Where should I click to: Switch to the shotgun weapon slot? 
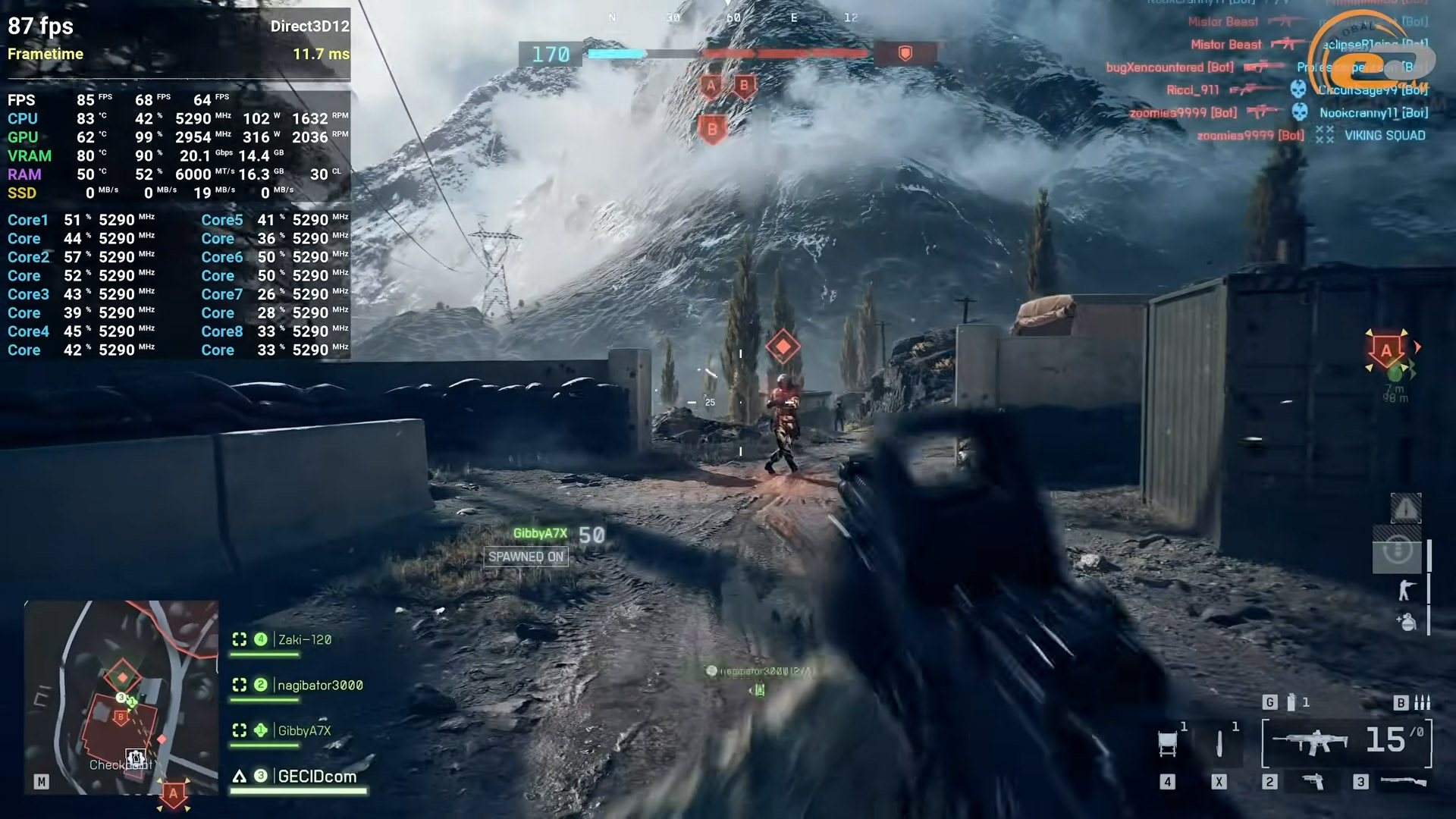(1403, 781)
